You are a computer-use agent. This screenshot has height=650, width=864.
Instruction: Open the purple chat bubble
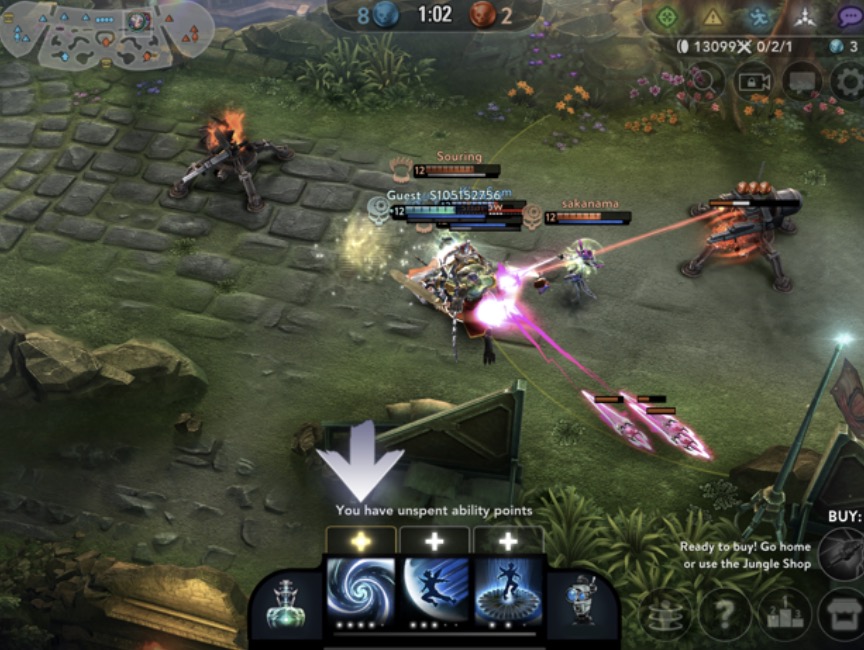(x=849, y=17)
